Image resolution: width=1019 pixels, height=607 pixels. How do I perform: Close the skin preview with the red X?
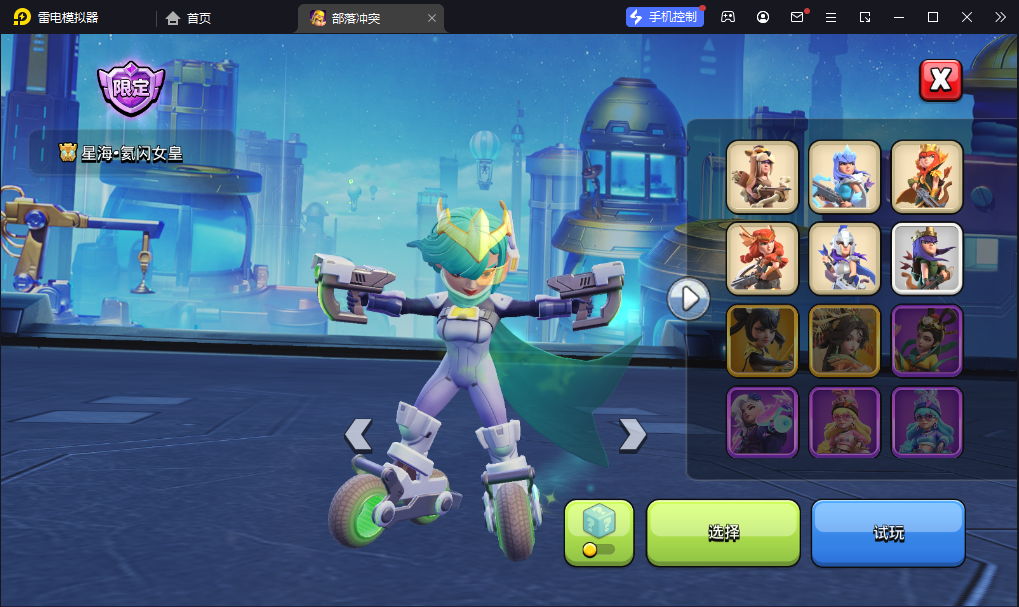click(x=940, y=80)
